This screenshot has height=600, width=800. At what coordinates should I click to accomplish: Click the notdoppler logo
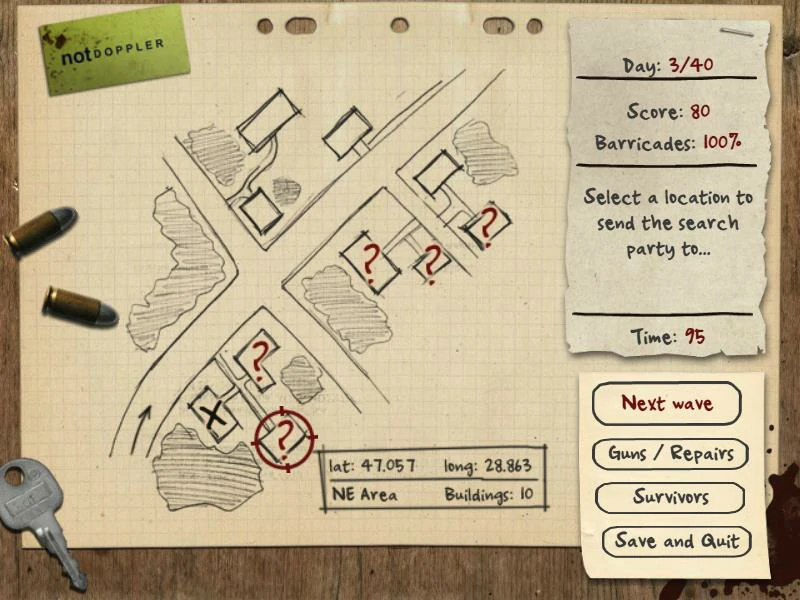click(114, 47)
